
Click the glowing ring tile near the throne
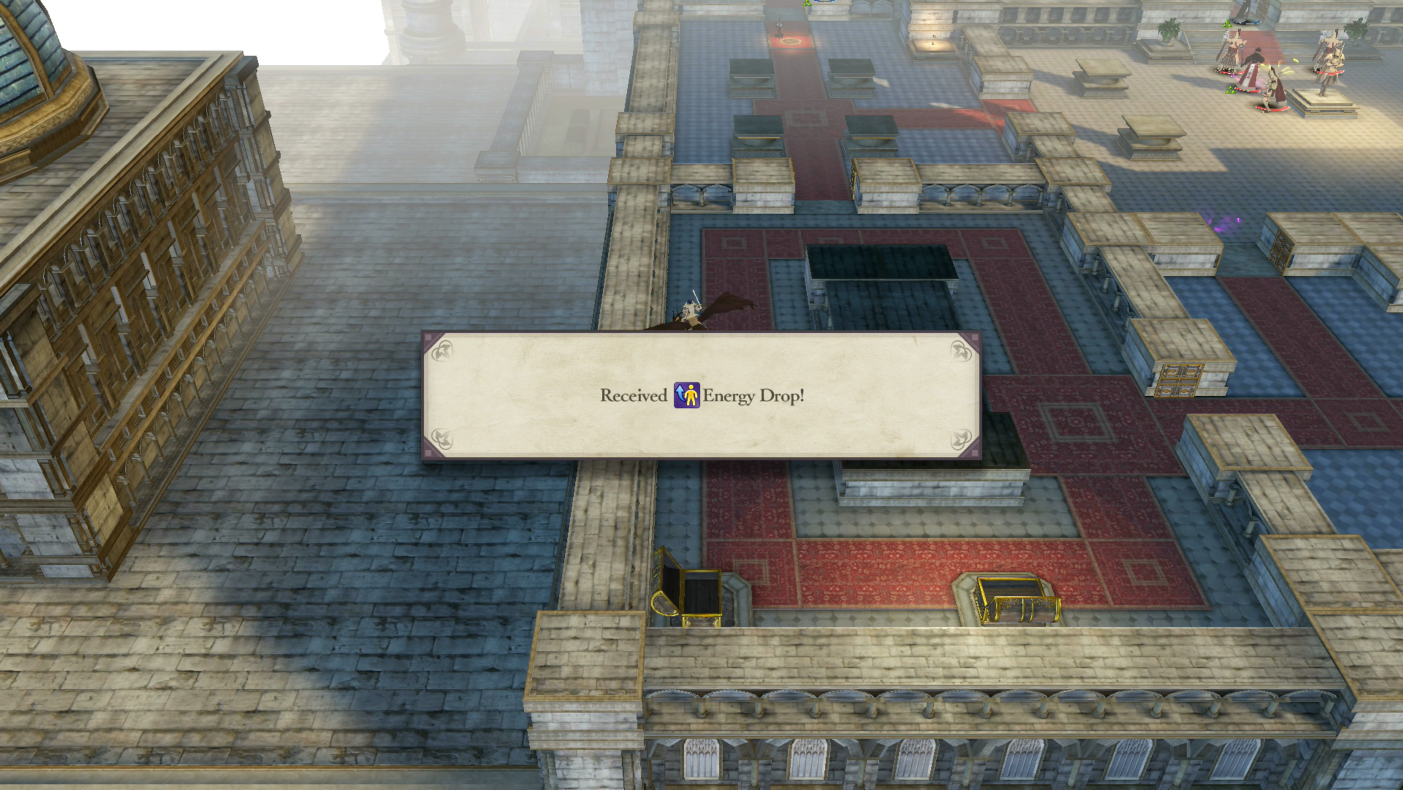coord(792,42)
